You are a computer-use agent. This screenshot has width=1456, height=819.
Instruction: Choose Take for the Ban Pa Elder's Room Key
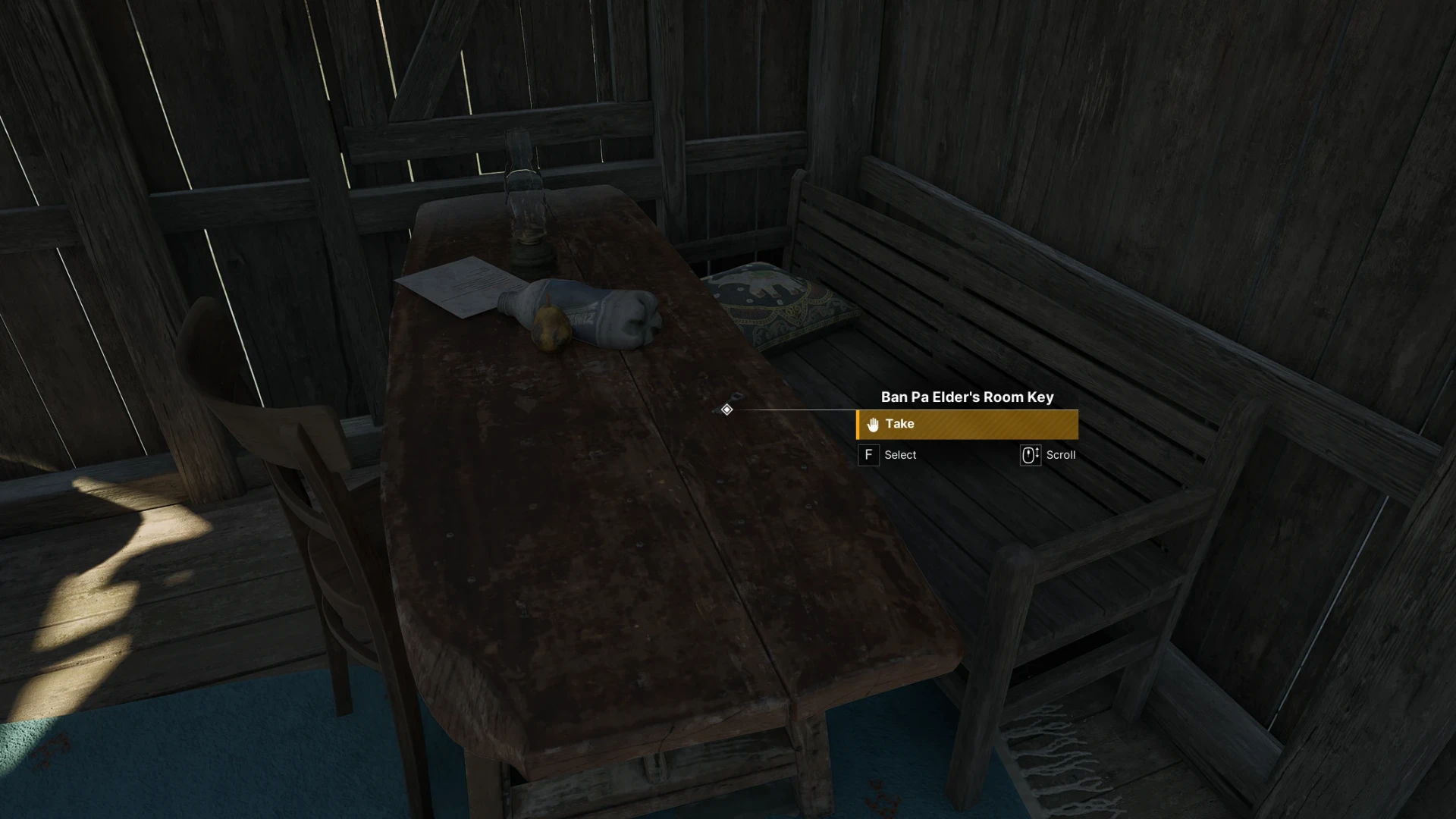(x=967, y=425)
